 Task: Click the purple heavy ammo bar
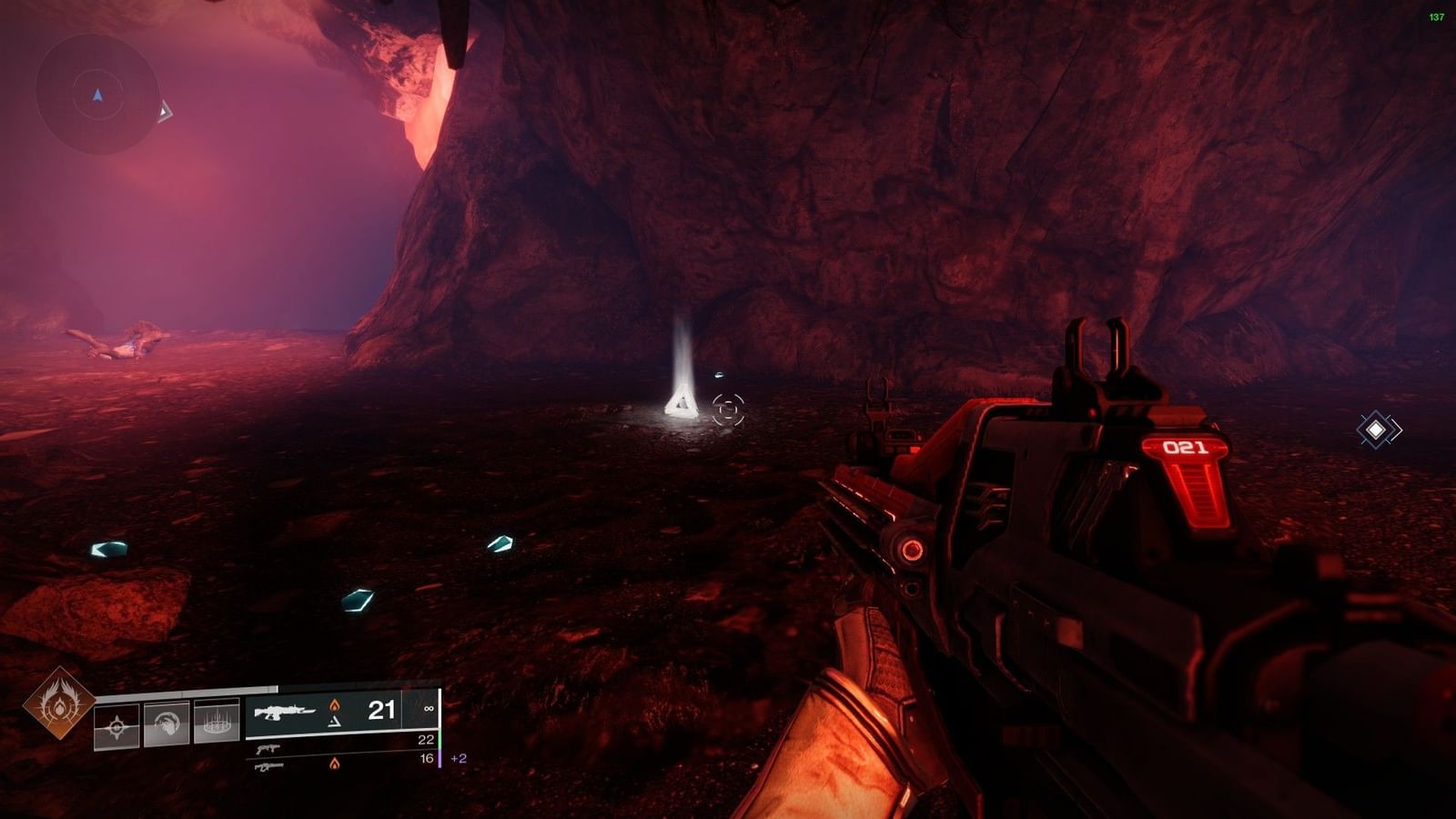coord(440,758)
